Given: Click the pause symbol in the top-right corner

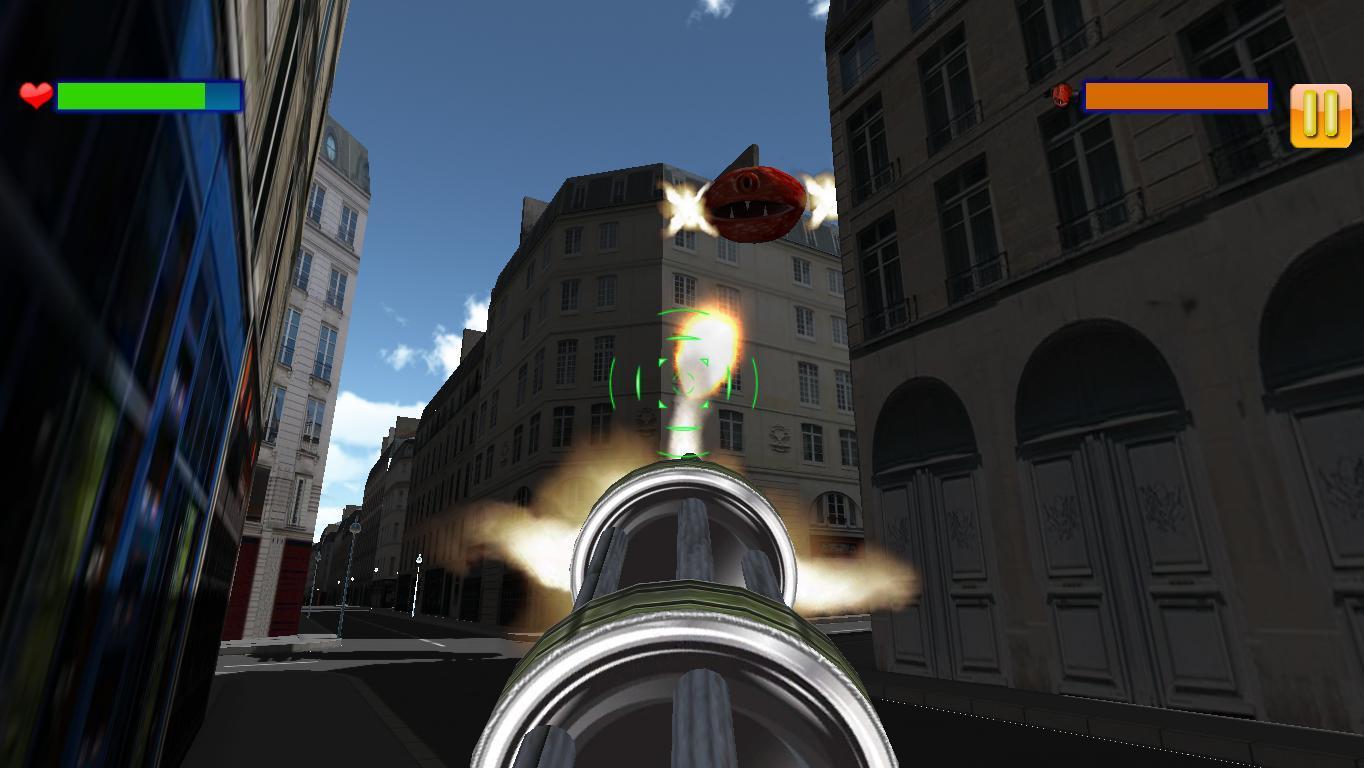Looking at the screenshot, I should [x=1320, y=113].
